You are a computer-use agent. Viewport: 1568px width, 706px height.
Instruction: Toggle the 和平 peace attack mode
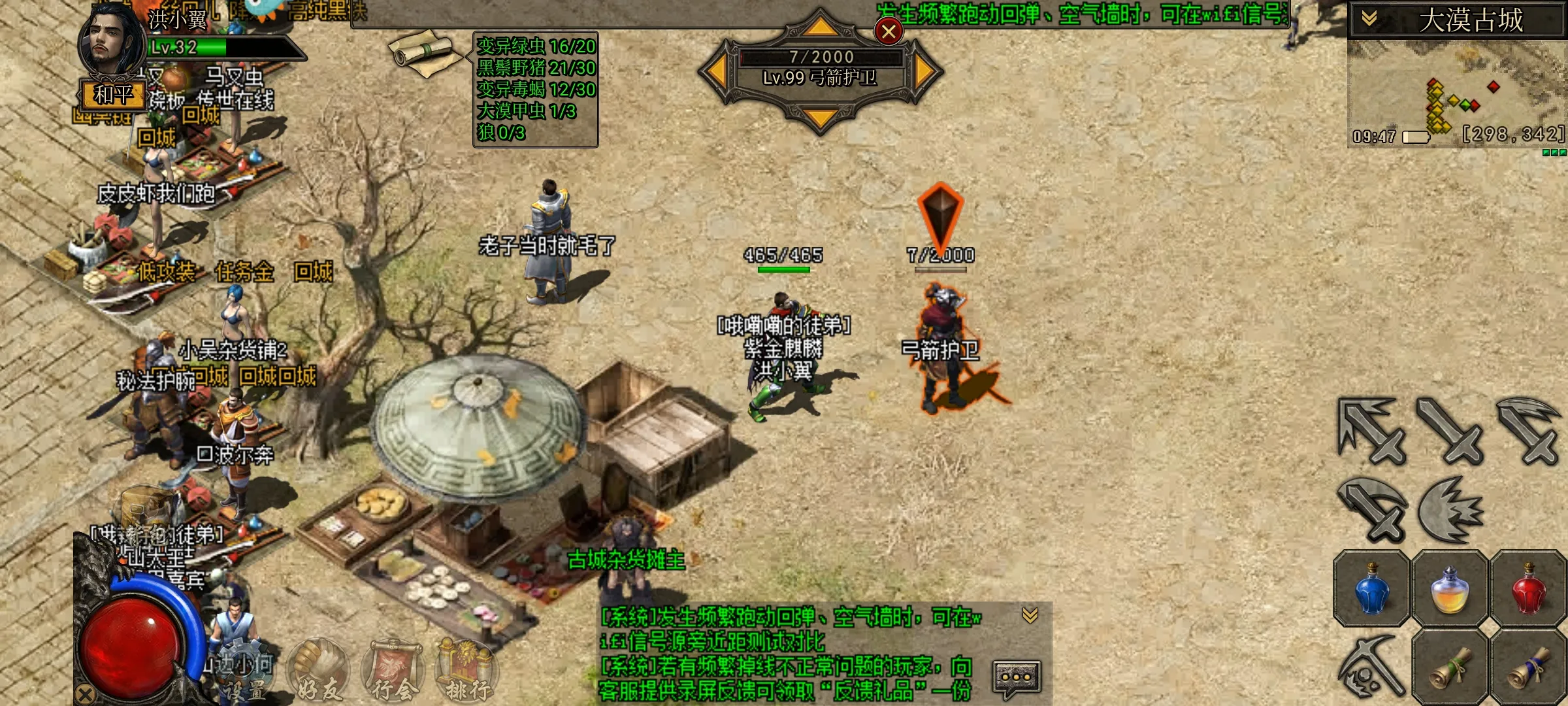[x=114, y=95]
